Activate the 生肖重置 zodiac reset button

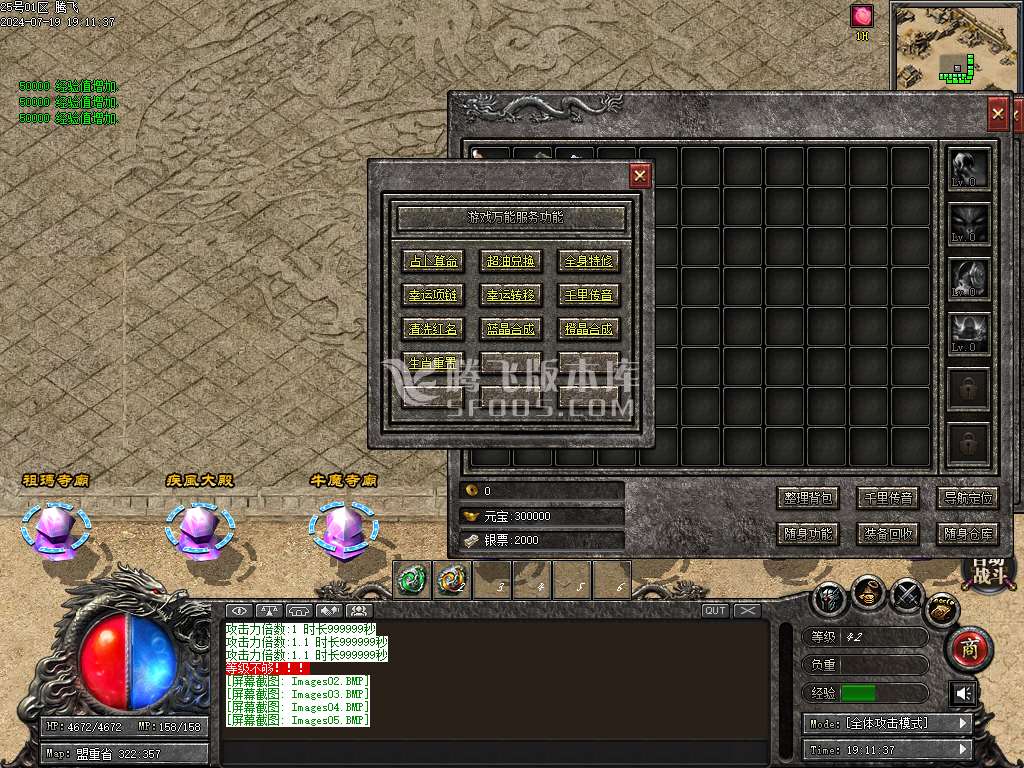pos(433,362)
